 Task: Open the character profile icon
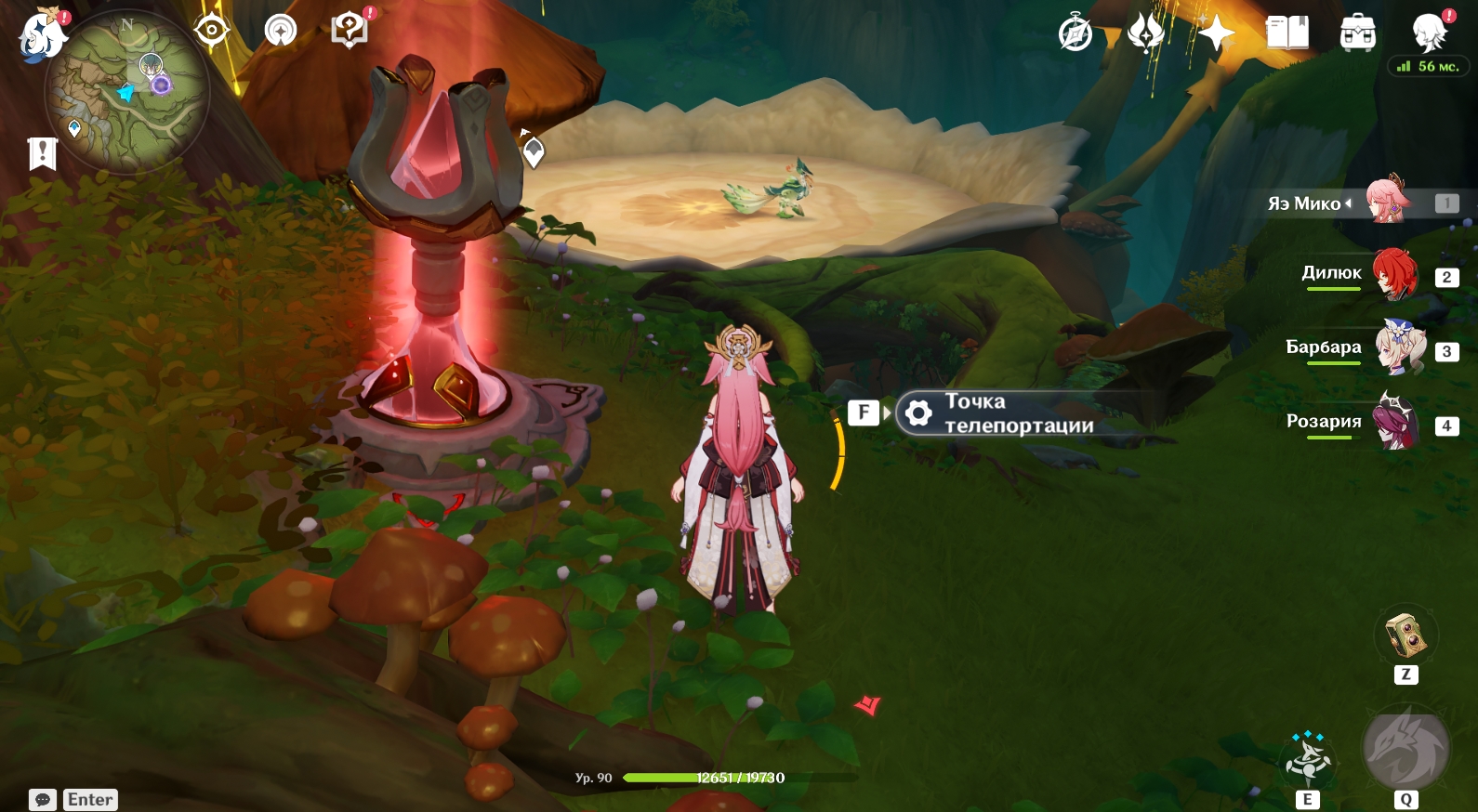click(1429, 34)
